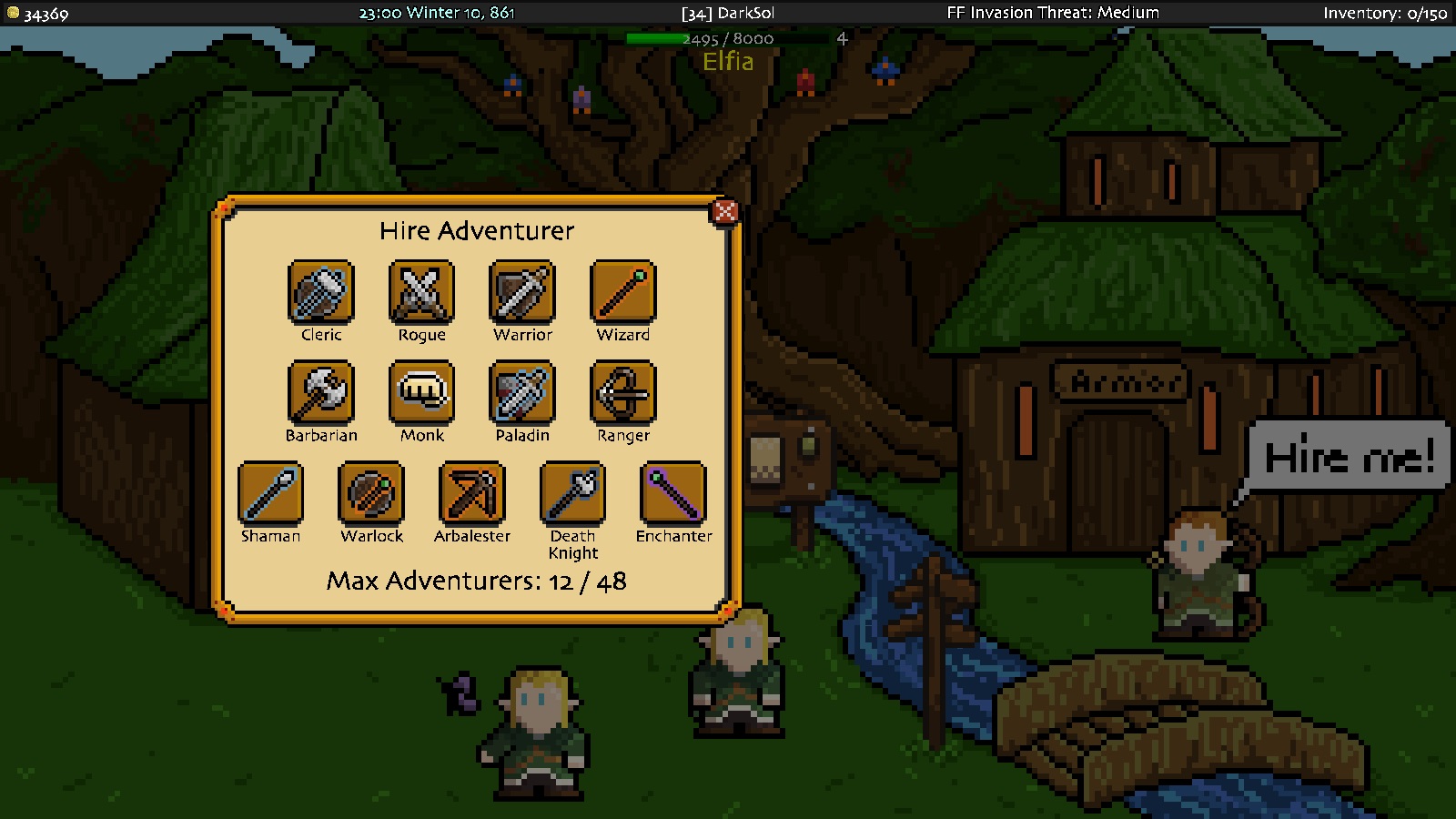Choose the Enchanter wand icon
Image resolution: width=1456 pixels, height=819 pixels.
[x=672, y=494]
